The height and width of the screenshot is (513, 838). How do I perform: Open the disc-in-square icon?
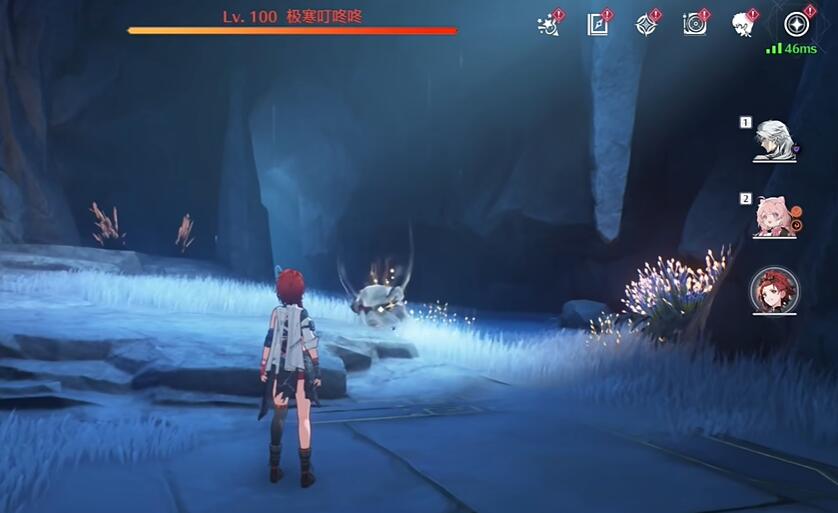pos(694,24)
